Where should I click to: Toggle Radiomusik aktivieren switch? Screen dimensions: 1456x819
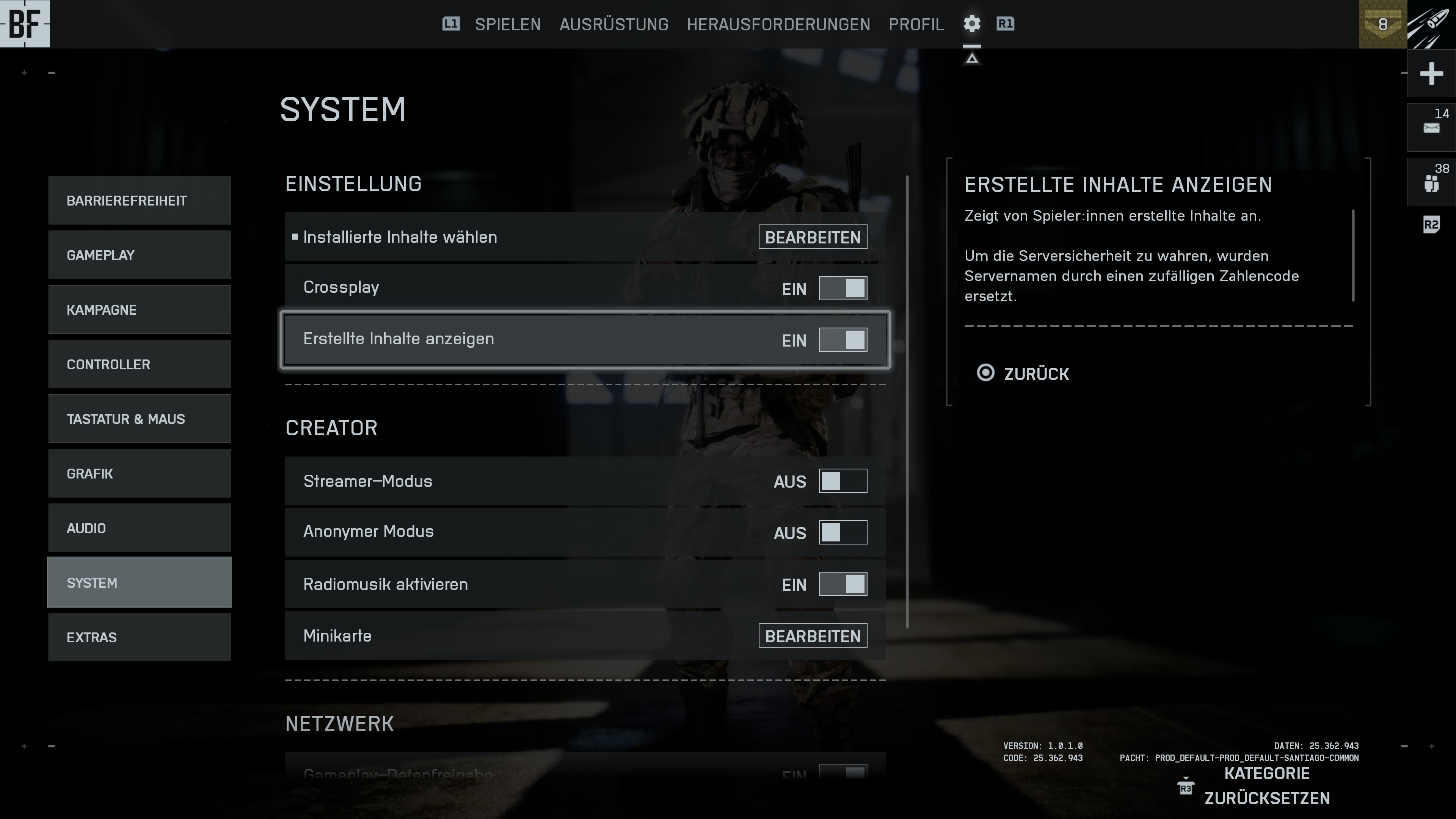click(842, 584)
